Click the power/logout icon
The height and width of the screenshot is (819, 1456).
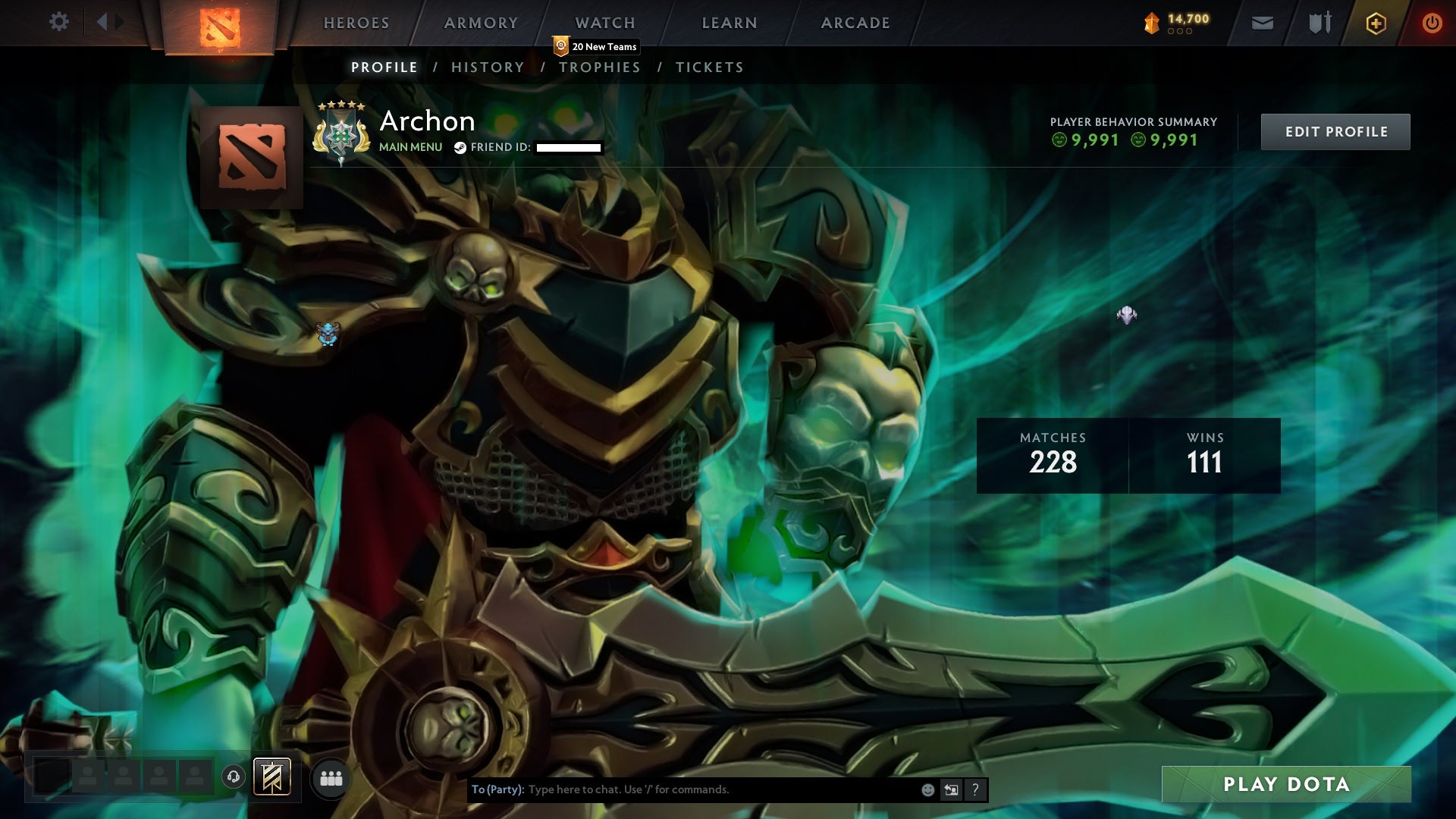[x=1433, y=23]
